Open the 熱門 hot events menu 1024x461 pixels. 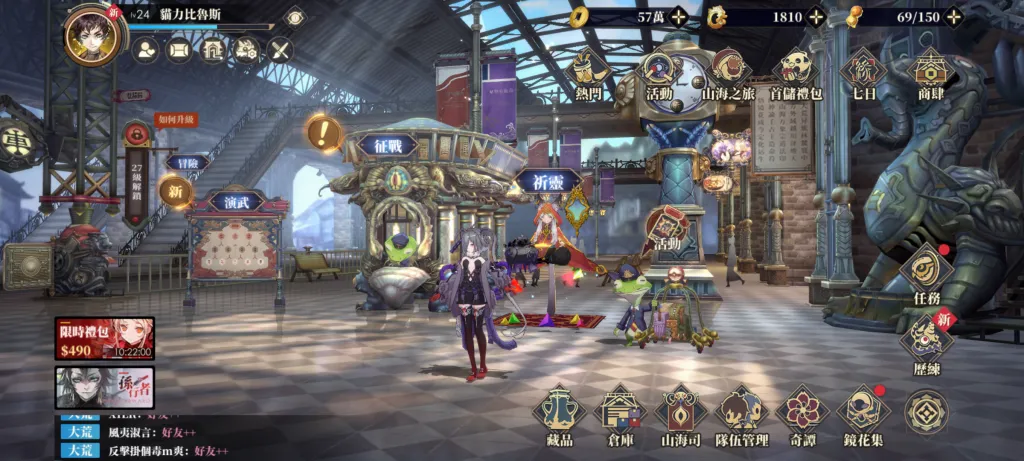click(589, 73)
